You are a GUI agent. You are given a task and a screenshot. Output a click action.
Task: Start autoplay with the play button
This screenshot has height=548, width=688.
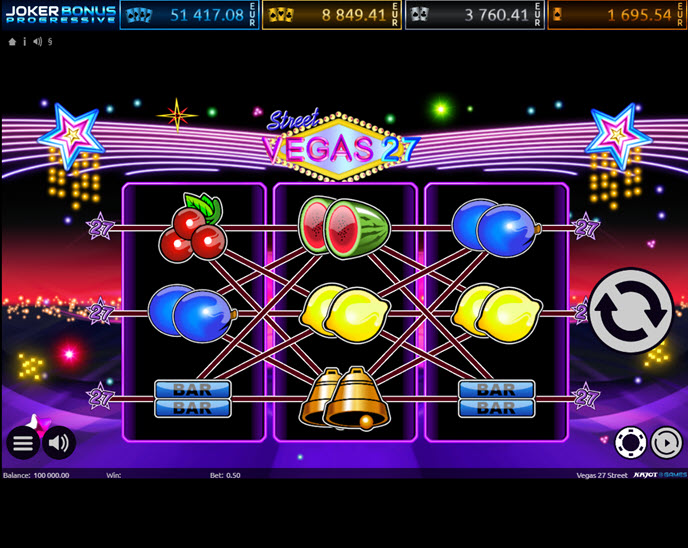665,442
